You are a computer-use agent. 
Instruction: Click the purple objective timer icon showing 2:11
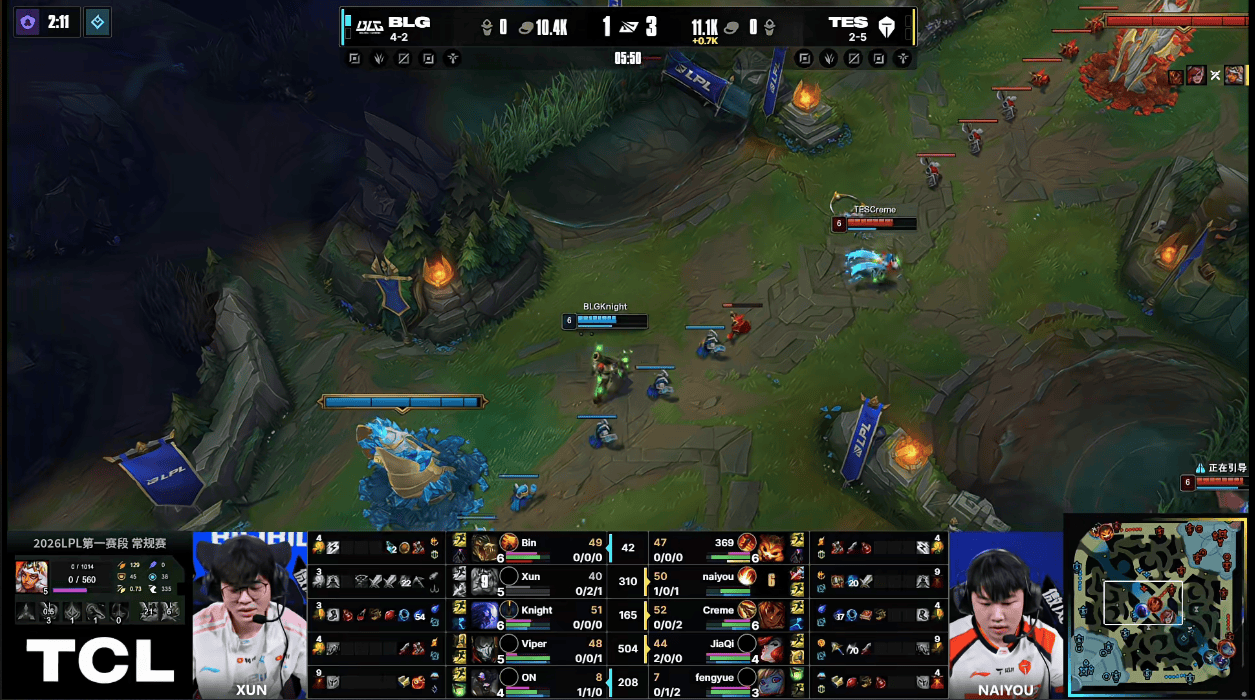pyautogui.click(x=28, y=21)
